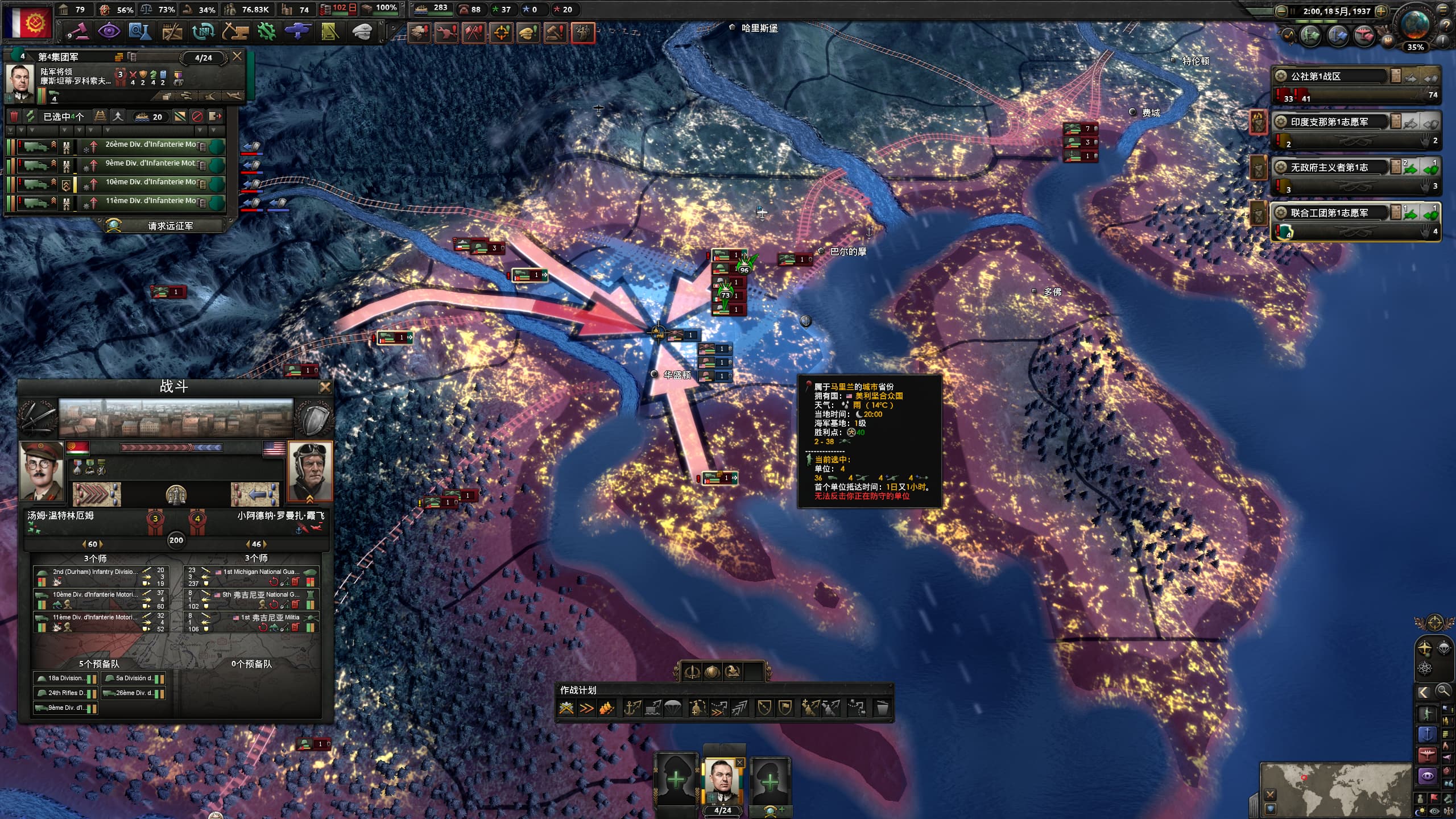1456x819 pixels.
Task: Open the country flag overview
Action: click(27, 22)
